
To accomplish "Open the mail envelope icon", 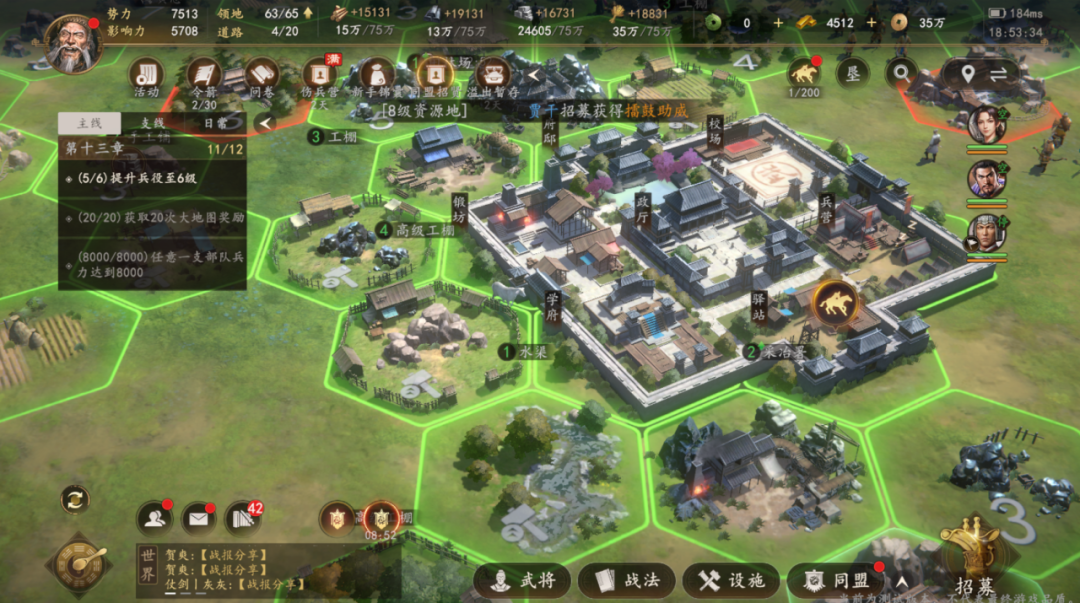I will [198, 517].
